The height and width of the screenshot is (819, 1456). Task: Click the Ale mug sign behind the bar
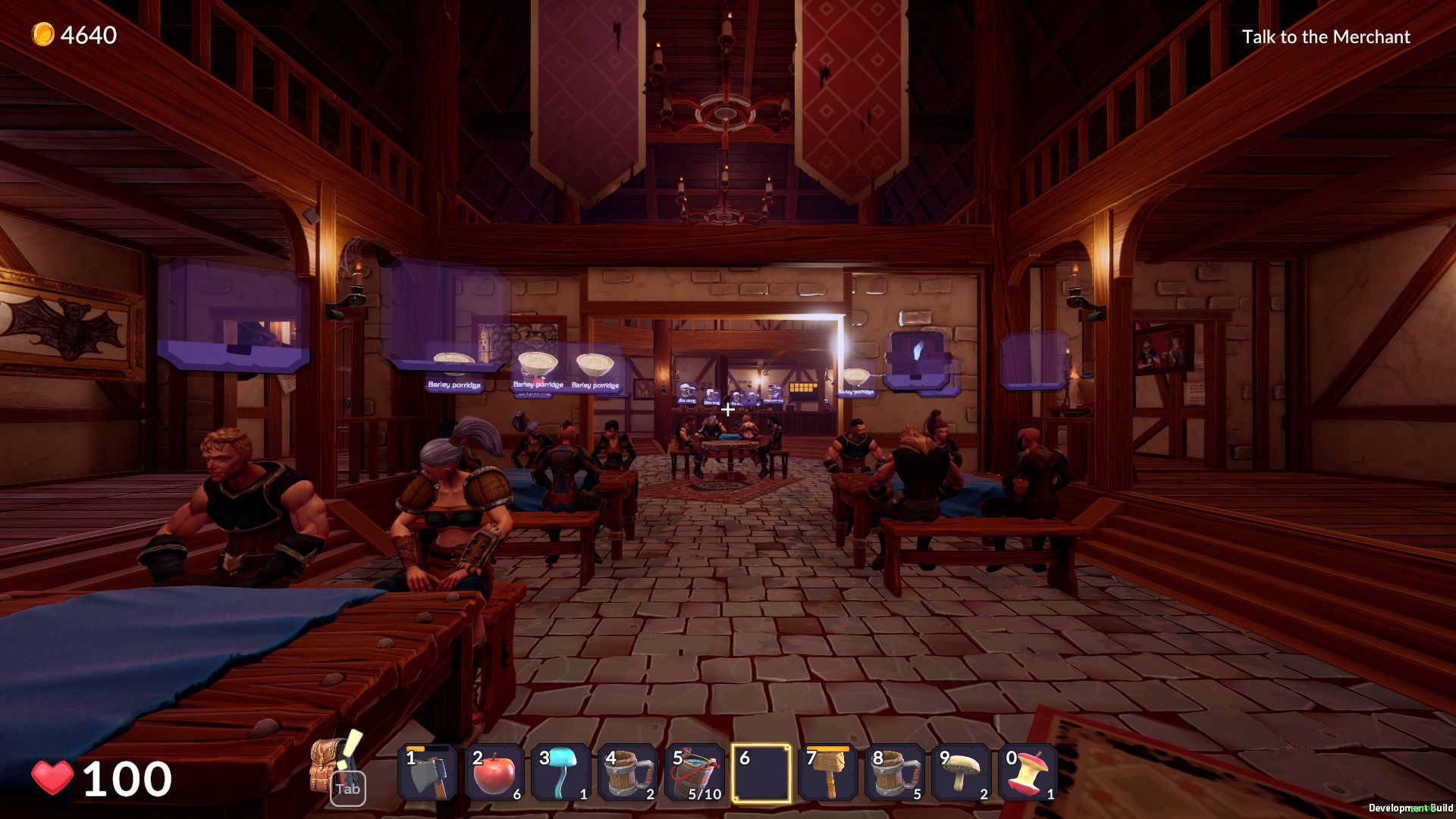[x=686, y=401]
